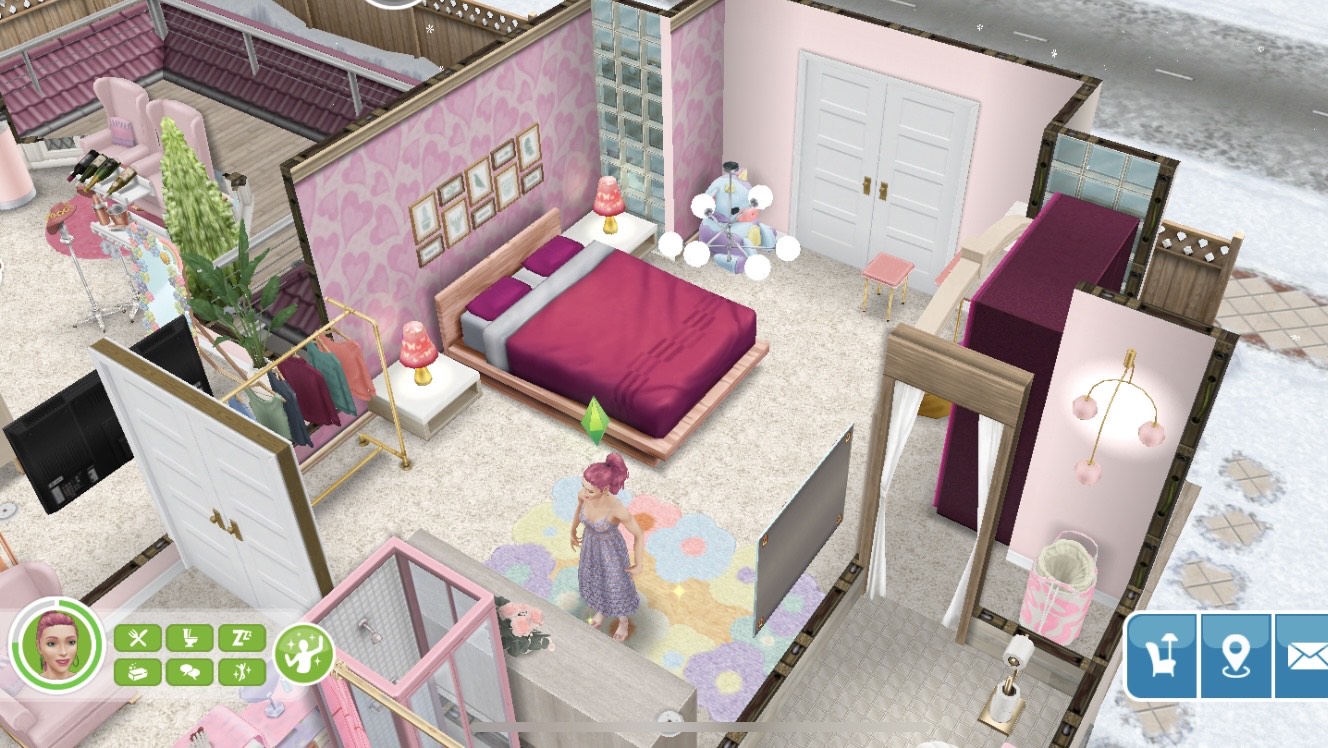Tap the fork-and-knife Hunger need icon
1328x748 pixels.
139,637
